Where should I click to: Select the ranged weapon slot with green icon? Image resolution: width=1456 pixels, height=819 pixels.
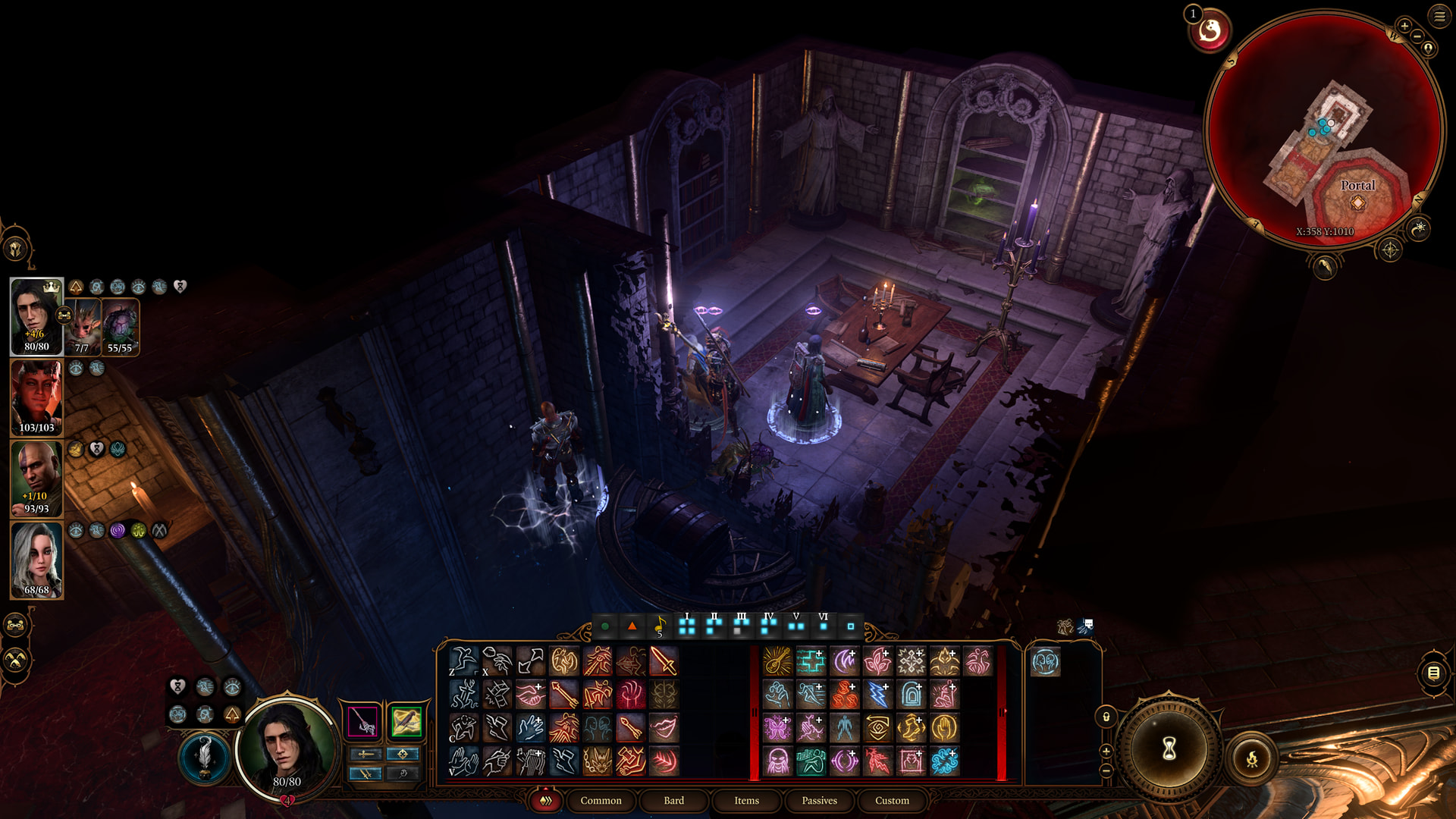pyautogui.click(x=406, y=721)
